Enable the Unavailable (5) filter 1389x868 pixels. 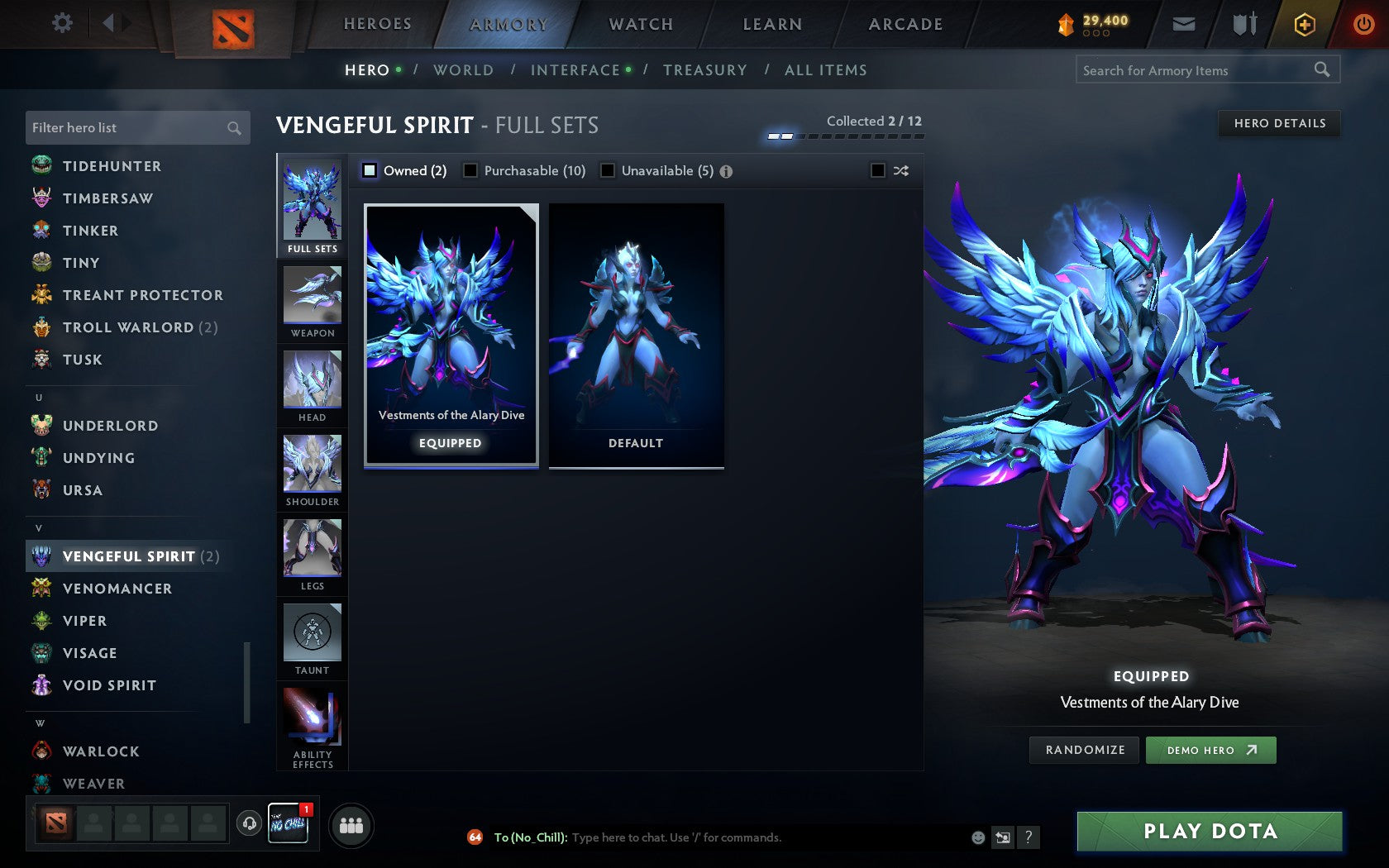point(609,170)
